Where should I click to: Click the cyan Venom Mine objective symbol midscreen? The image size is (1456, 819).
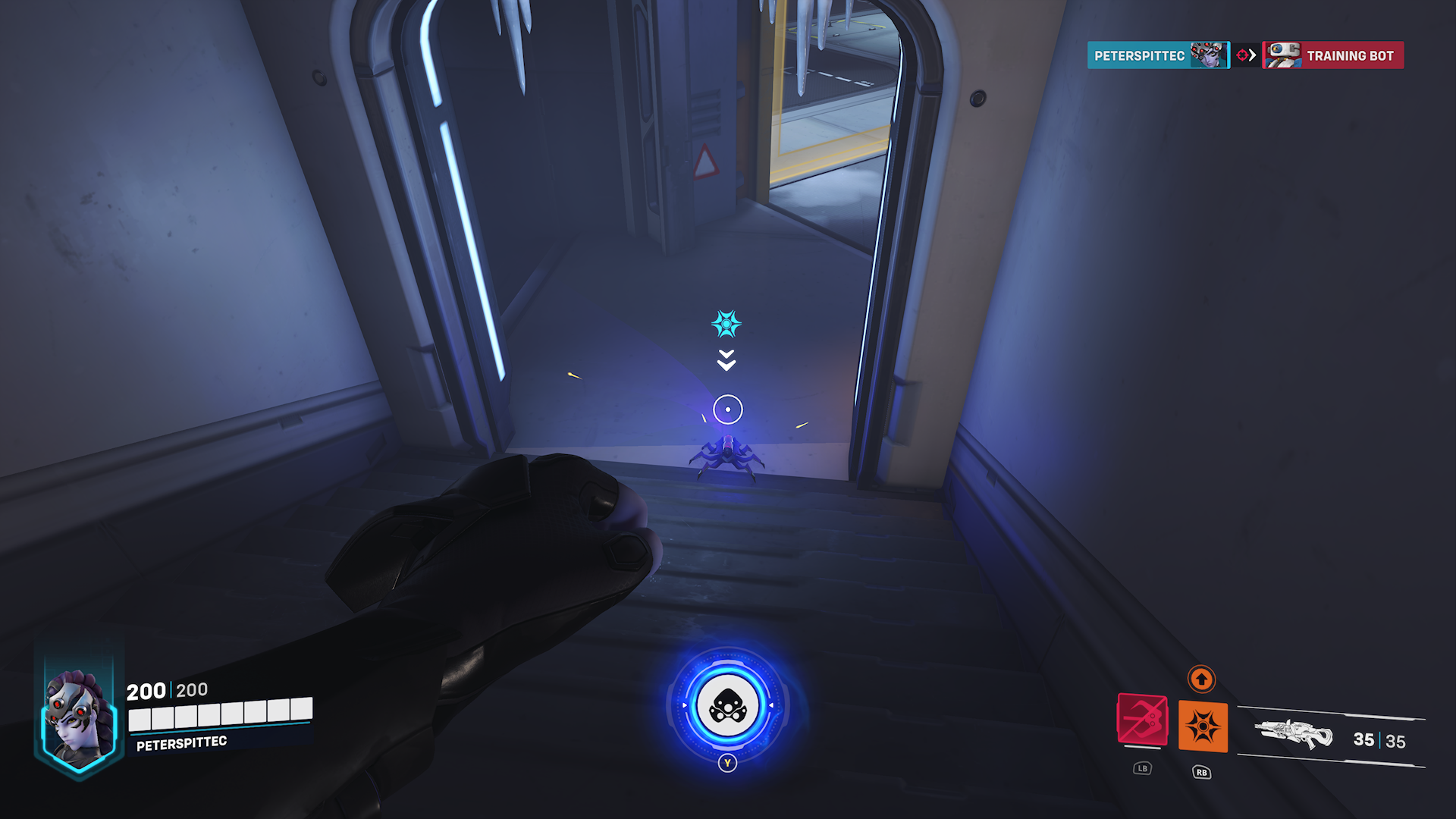pos(725,323)
